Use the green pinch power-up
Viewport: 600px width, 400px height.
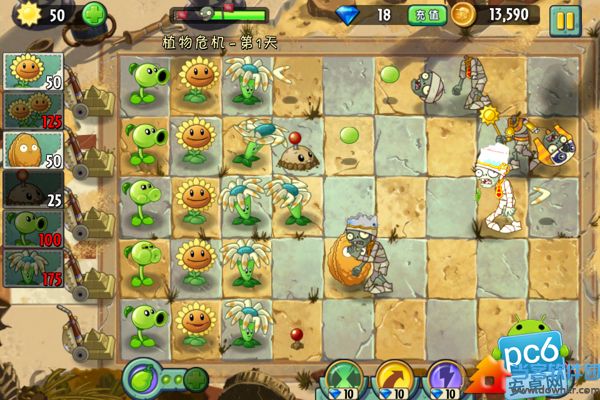347,380
